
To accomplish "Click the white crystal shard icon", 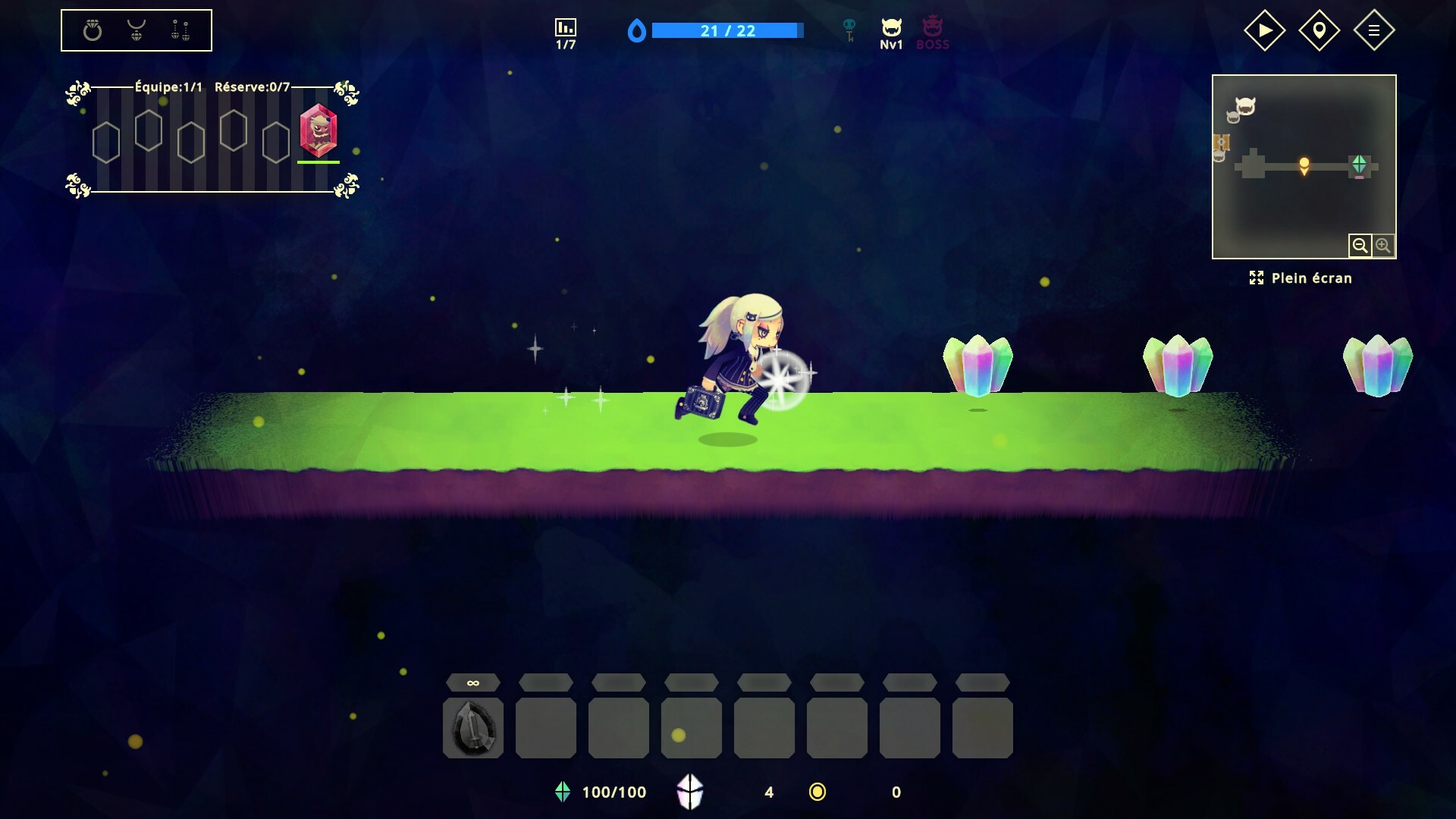I will (689, 792).
